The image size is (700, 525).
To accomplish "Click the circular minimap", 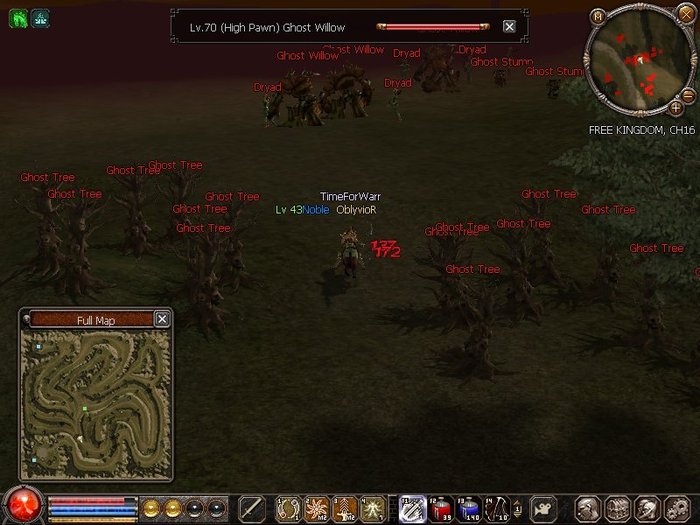I will tap(636, 62).
